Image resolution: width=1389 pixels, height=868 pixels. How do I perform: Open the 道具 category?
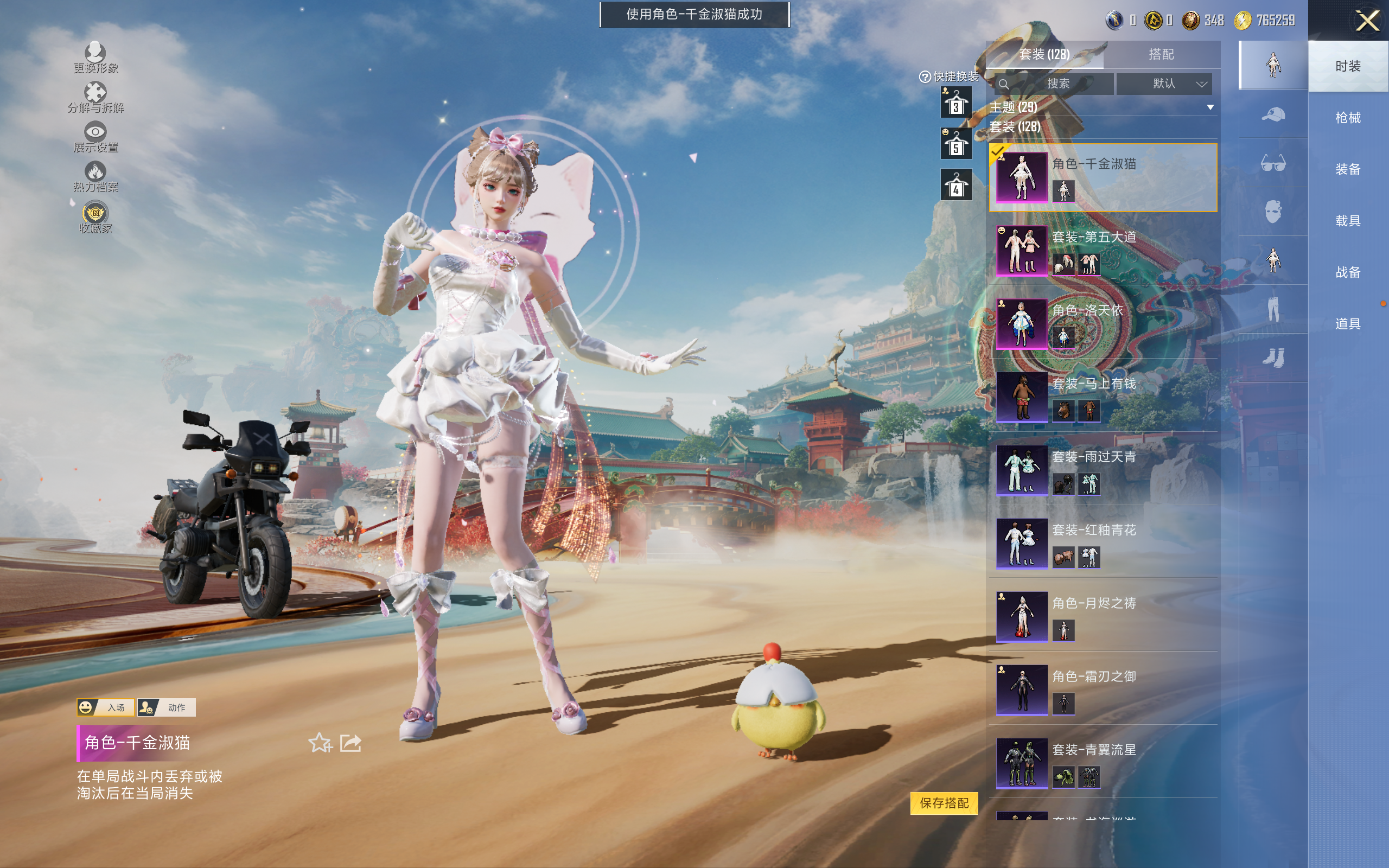tap(1348, 324)
